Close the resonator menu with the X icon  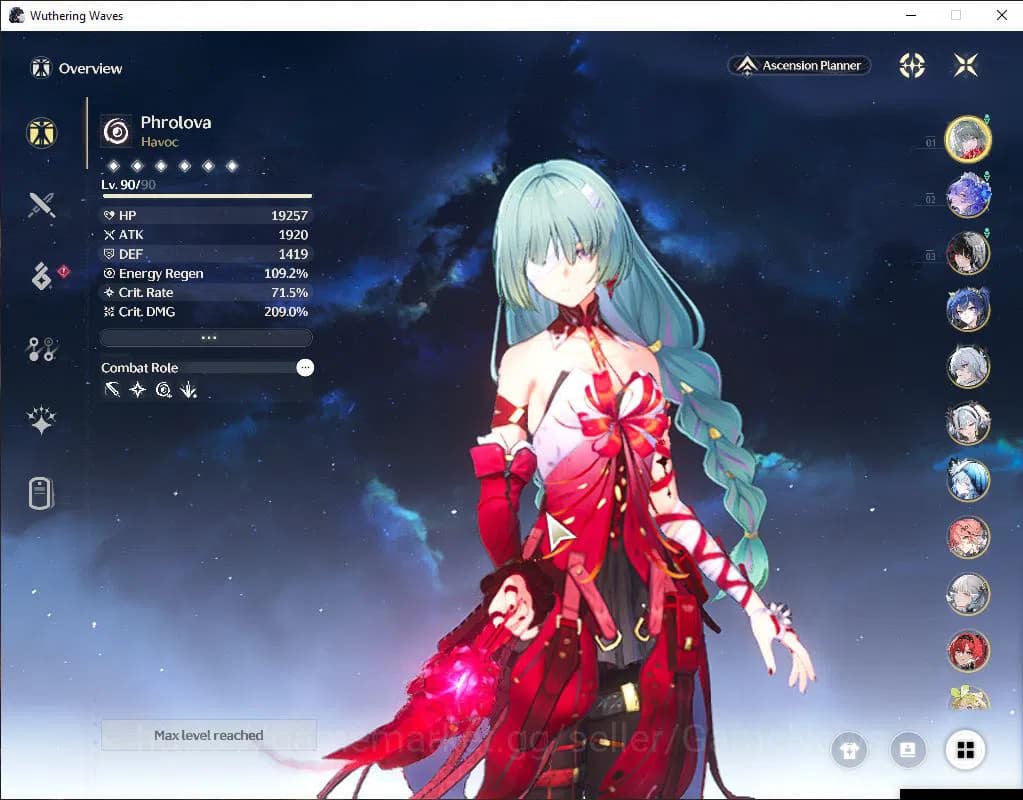[966, 66]
